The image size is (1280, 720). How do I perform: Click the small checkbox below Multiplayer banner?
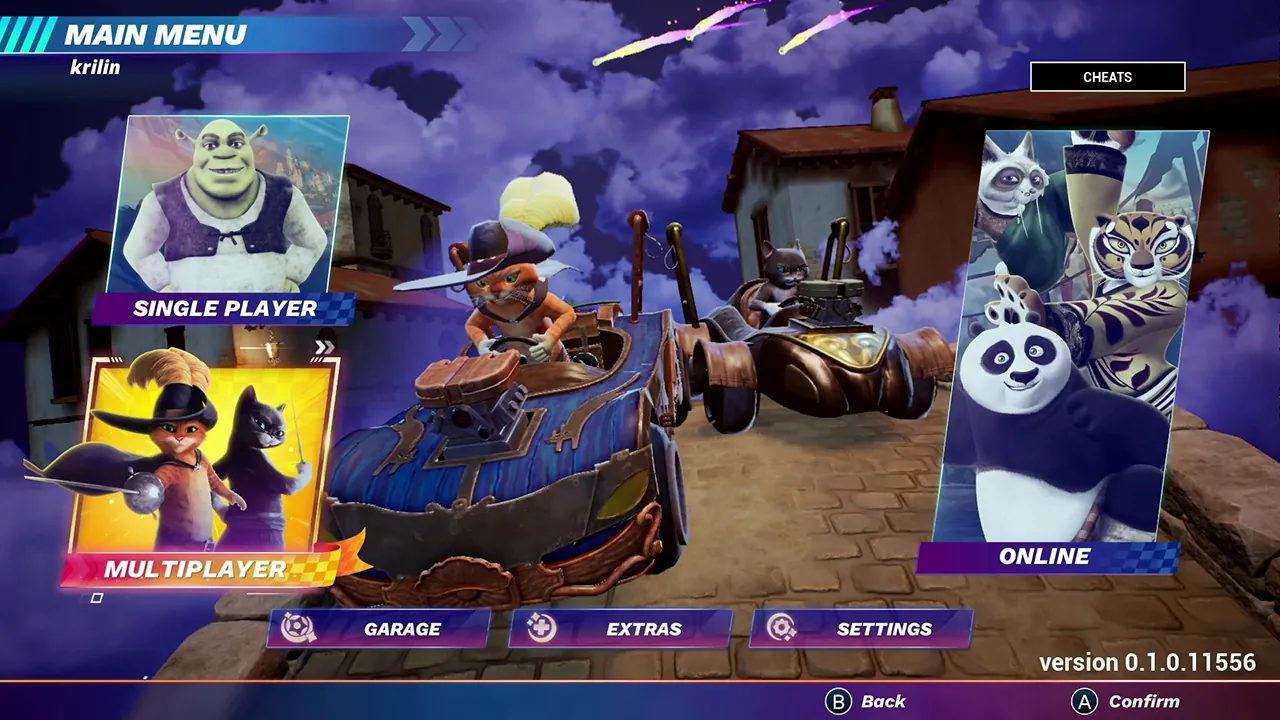coord(97,597)
